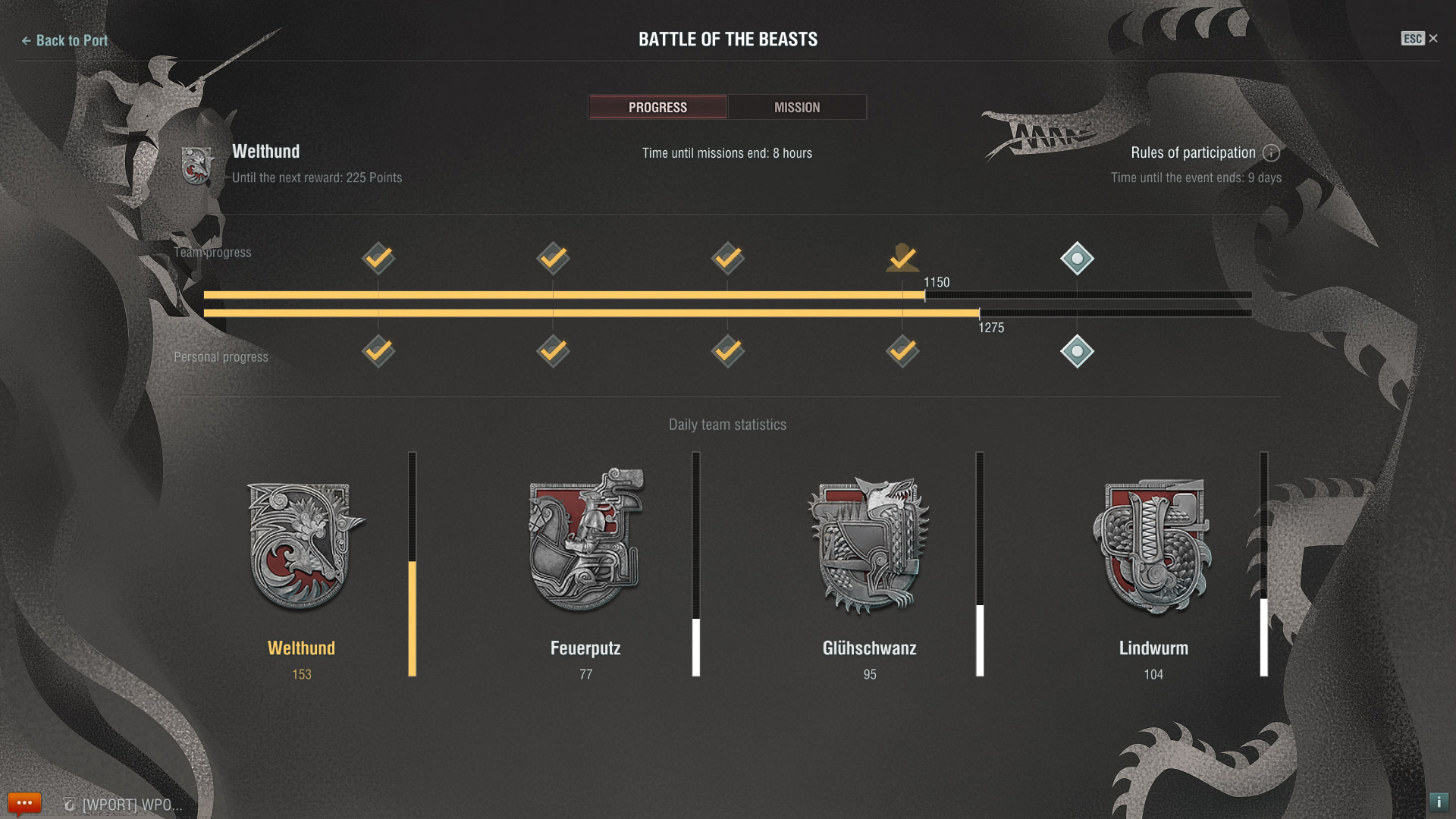Open the WPORT clan chat channel
This screenshot has height=819, width=1456.
pos(125,805)
